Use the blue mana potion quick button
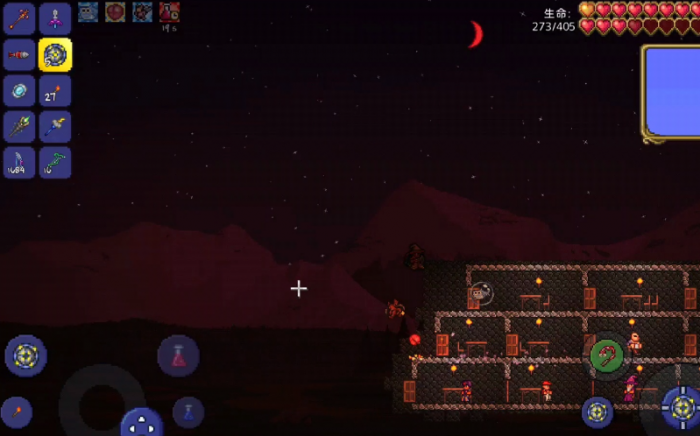The image size is (700, 436). 188,412
